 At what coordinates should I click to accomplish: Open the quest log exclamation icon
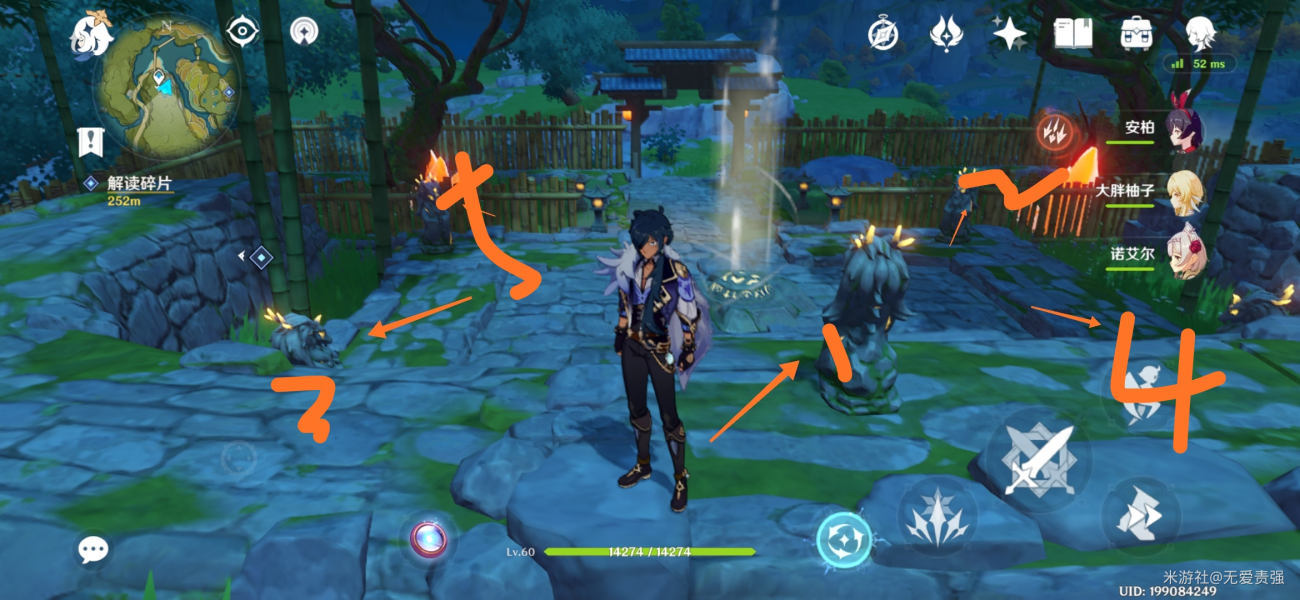click(x=92, y=142)
